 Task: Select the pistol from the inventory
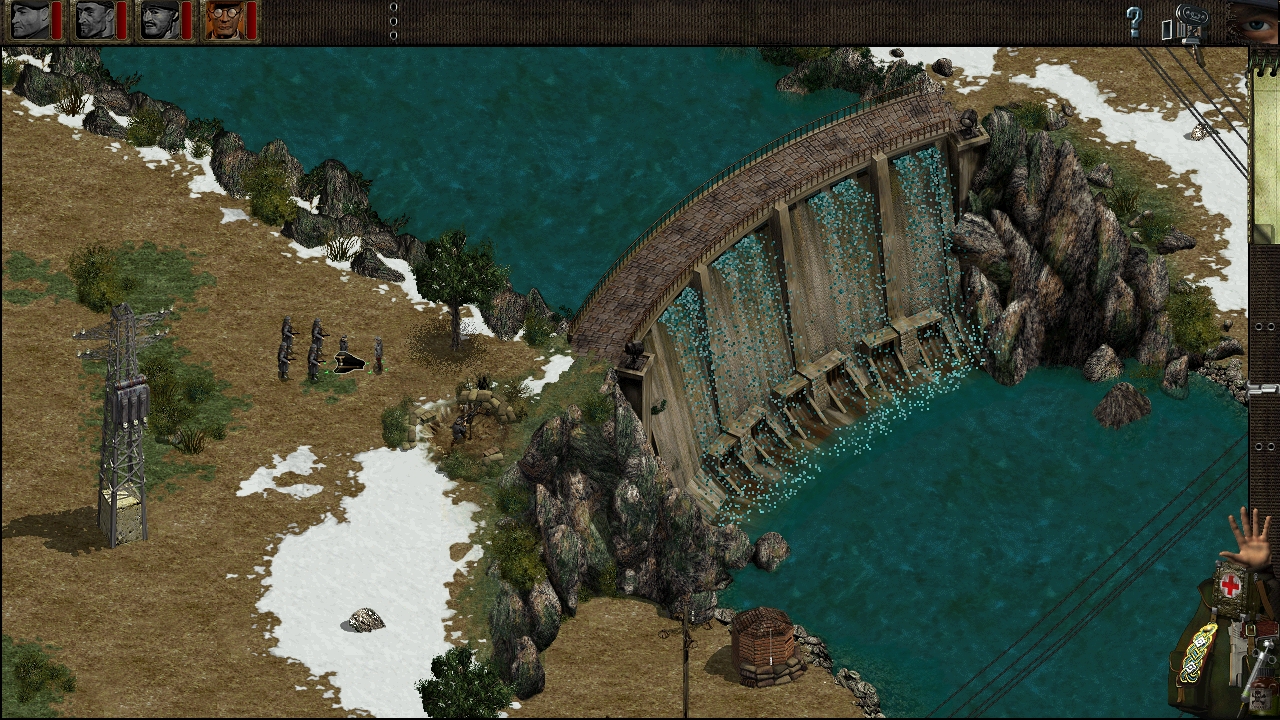pyautogui.click(x=1237, y=650)
